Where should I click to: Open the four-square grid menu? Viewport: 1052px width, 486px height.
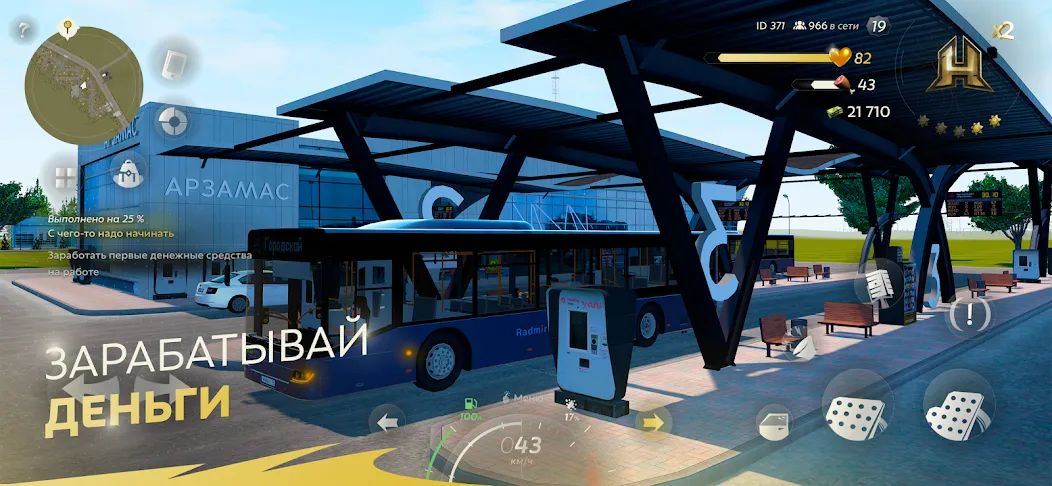pos(64,178)
